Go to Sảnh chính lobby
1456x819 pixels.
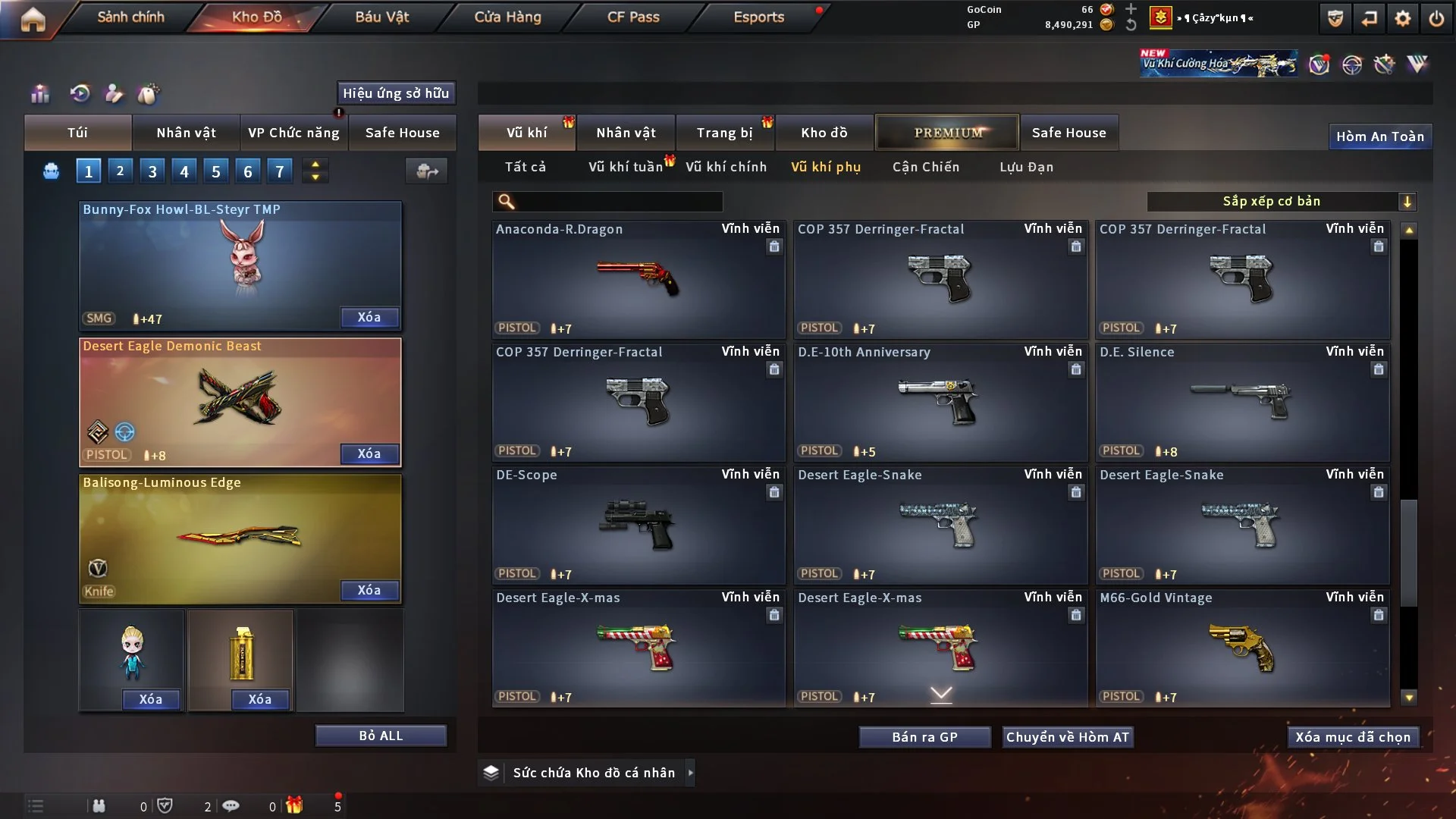pos(130,17)
